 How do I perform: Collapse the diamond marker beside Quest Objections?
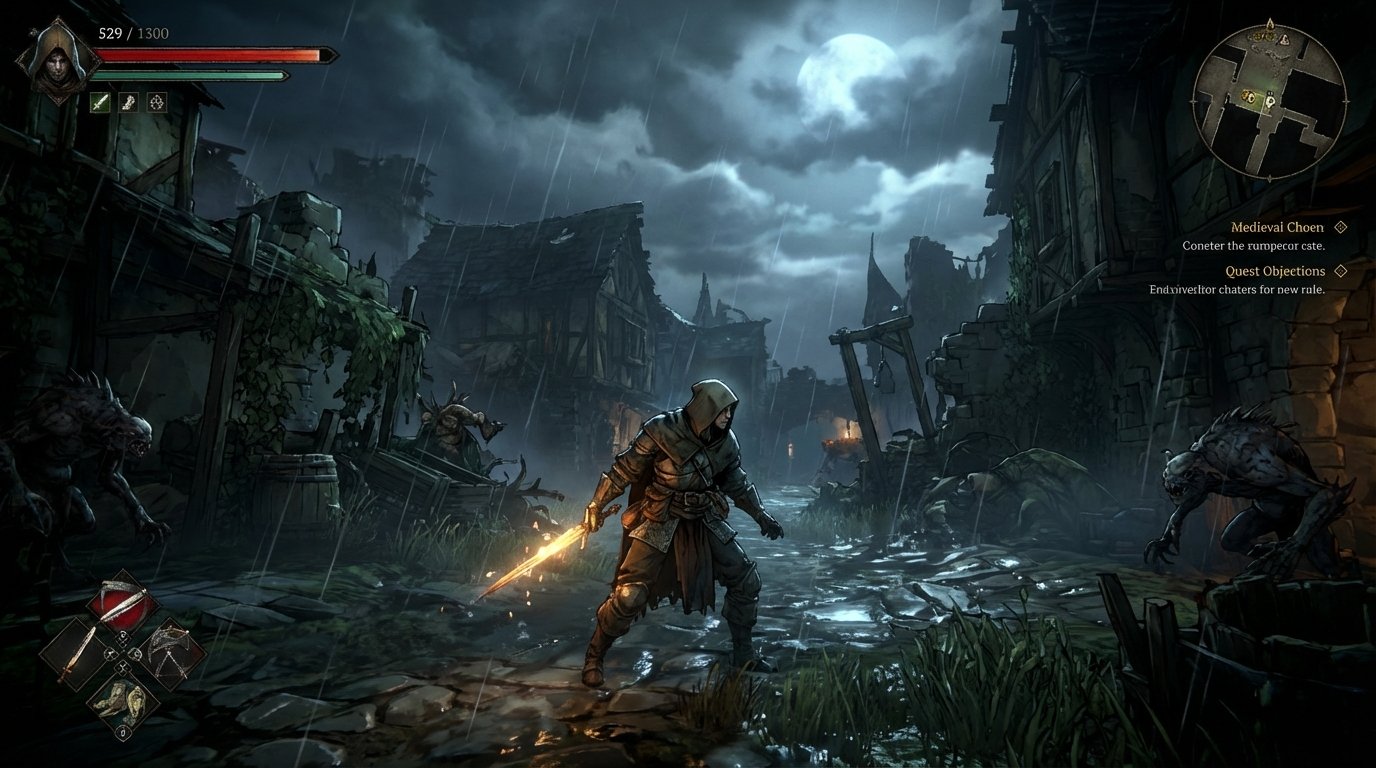1341,270
